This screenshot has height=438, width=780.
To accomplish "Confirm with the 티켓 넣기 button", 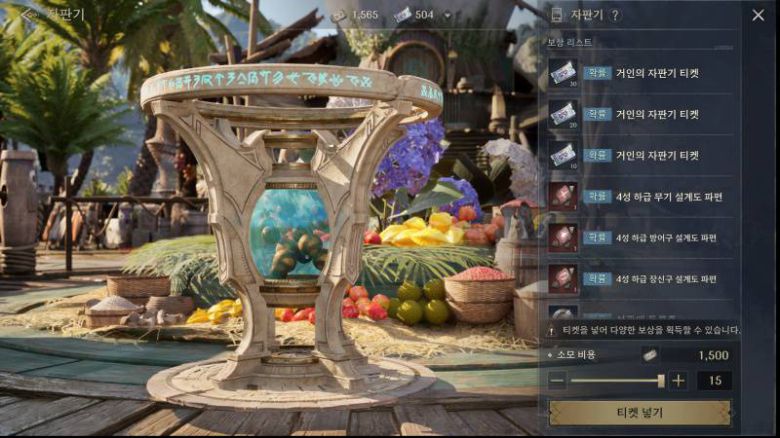I will pos(640,412).
